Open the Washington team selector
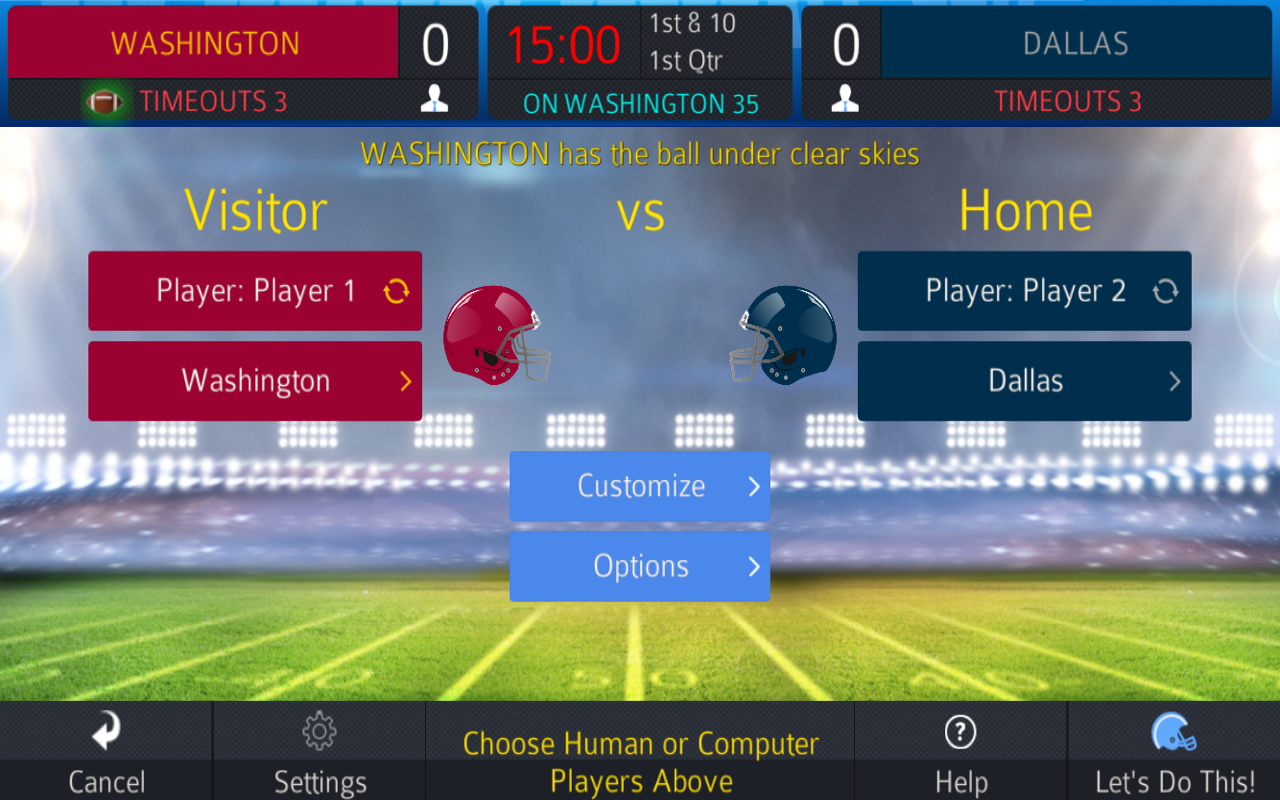The image size is (1280, 800). click(255, 381)
